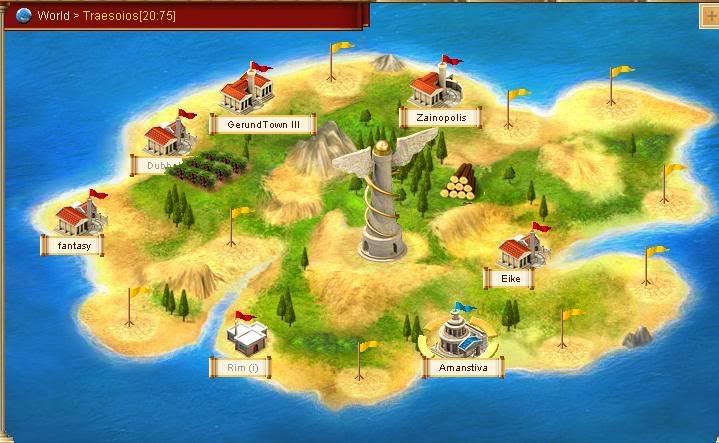Select the Zainopolis town label
The width and height of the screenshot is (719, 443).
tap(440, 118)
